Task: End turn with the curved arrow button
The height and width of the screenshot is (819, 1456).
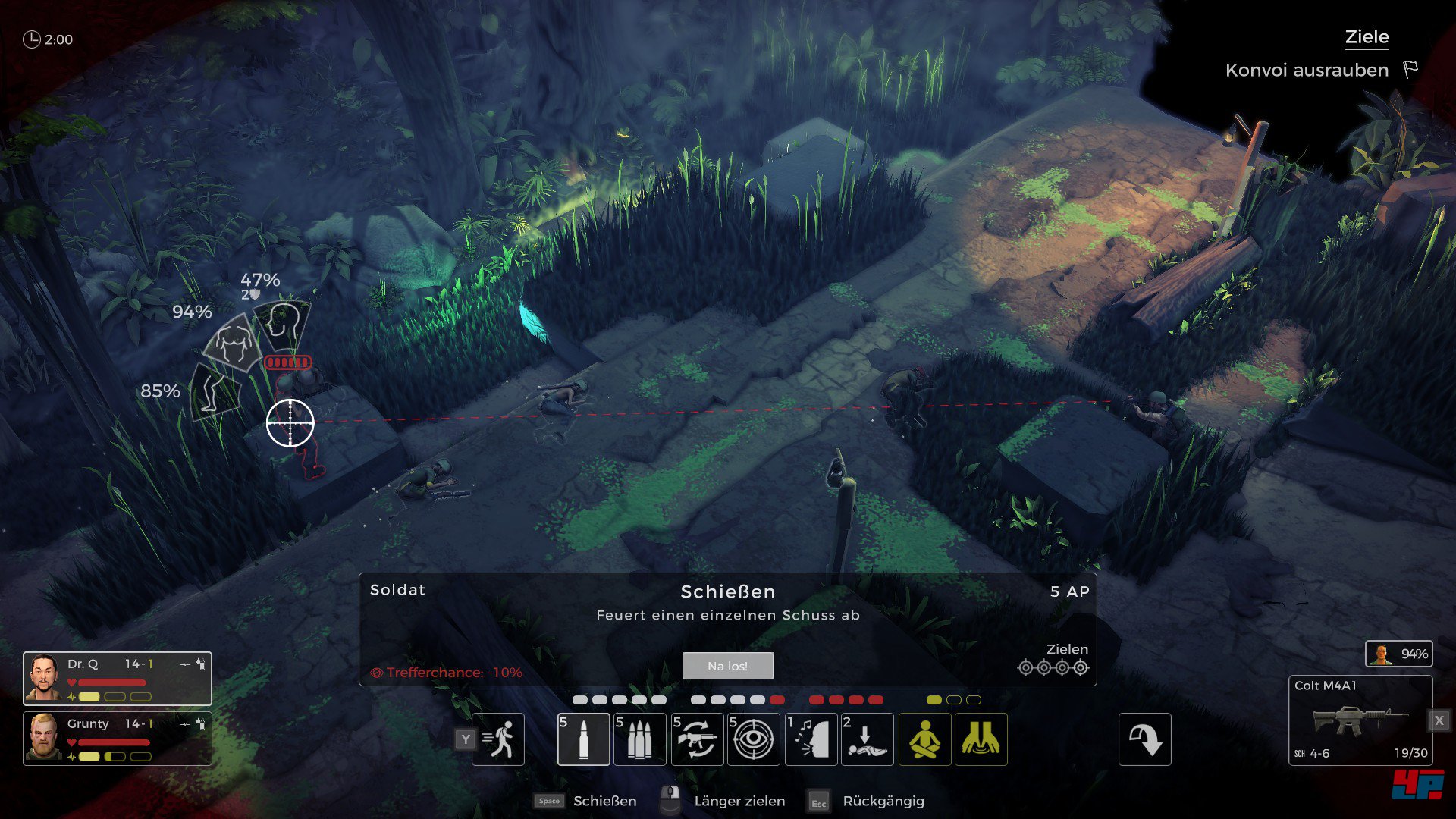Action: (1144, 739)
